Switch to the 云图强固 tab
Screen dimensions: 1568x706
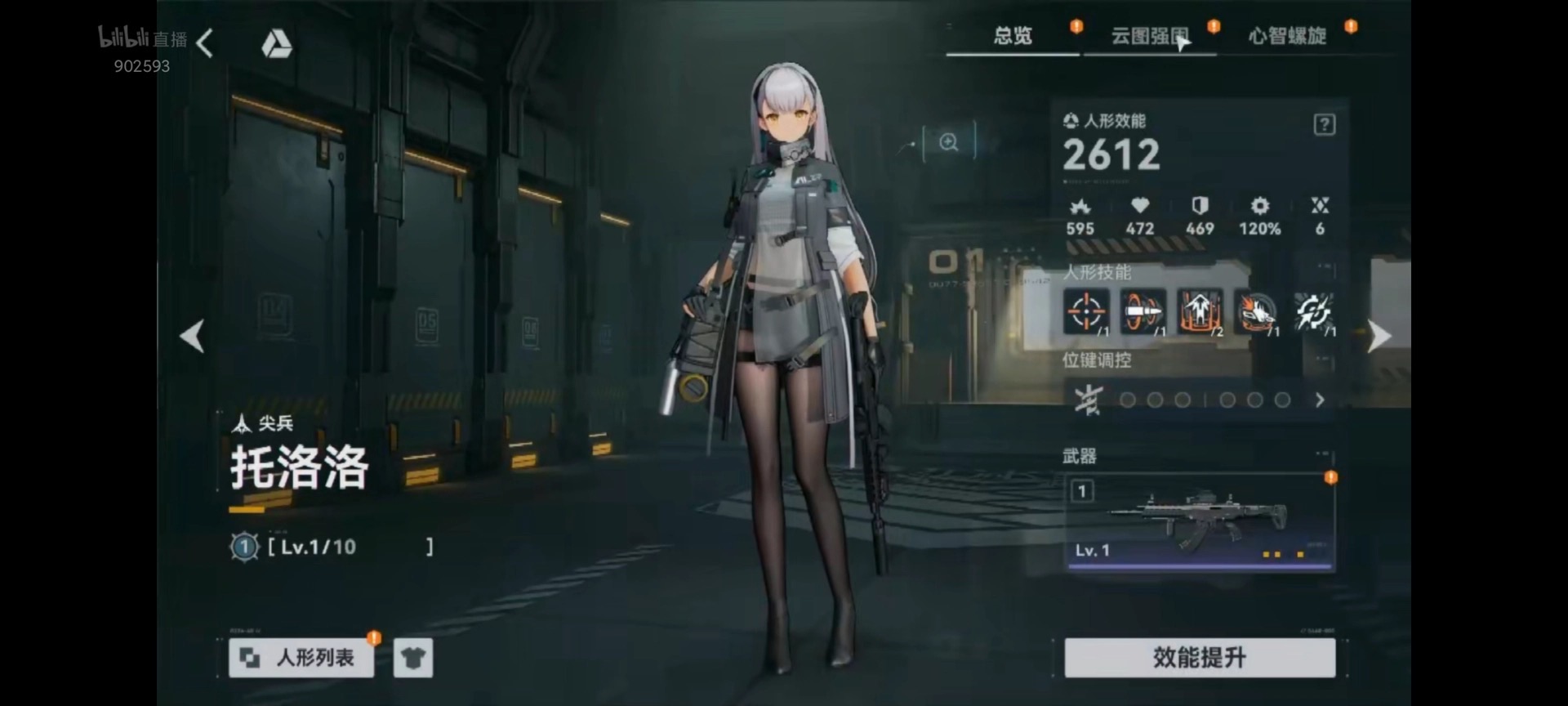pos(1149,36)
